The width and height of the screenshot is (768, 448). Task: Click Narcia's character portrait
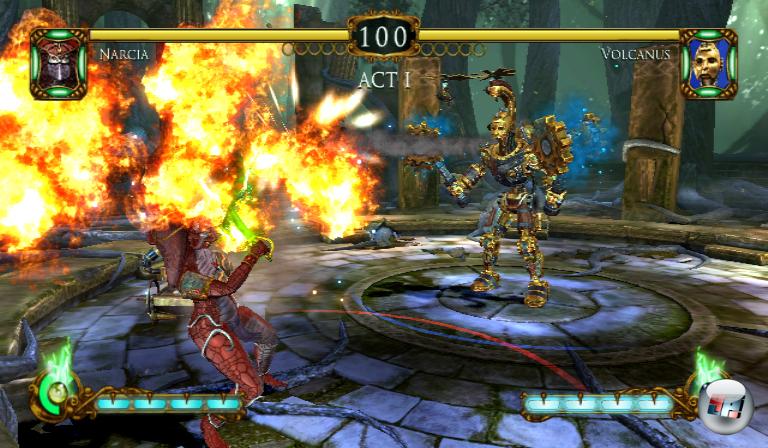point(59,62)
